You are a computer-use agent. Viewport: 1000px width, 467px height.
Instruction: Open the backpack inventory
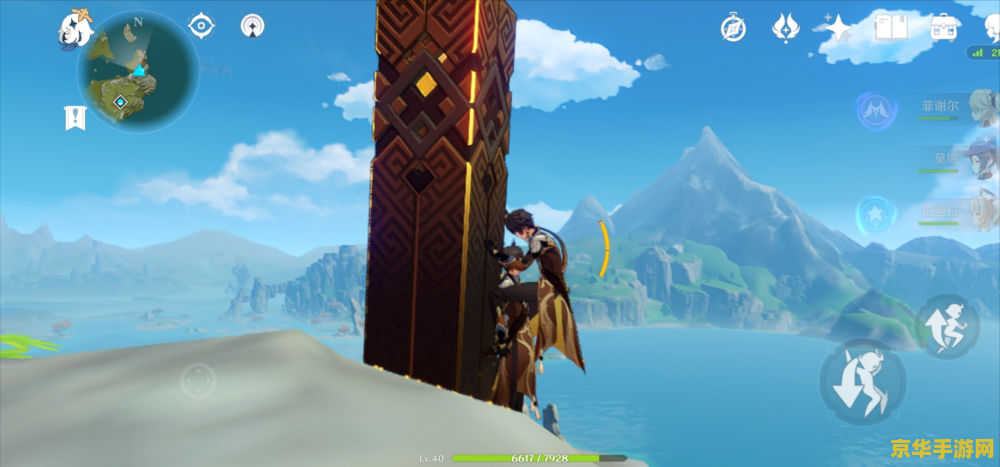pyautogui.click(x=942, y=27)
